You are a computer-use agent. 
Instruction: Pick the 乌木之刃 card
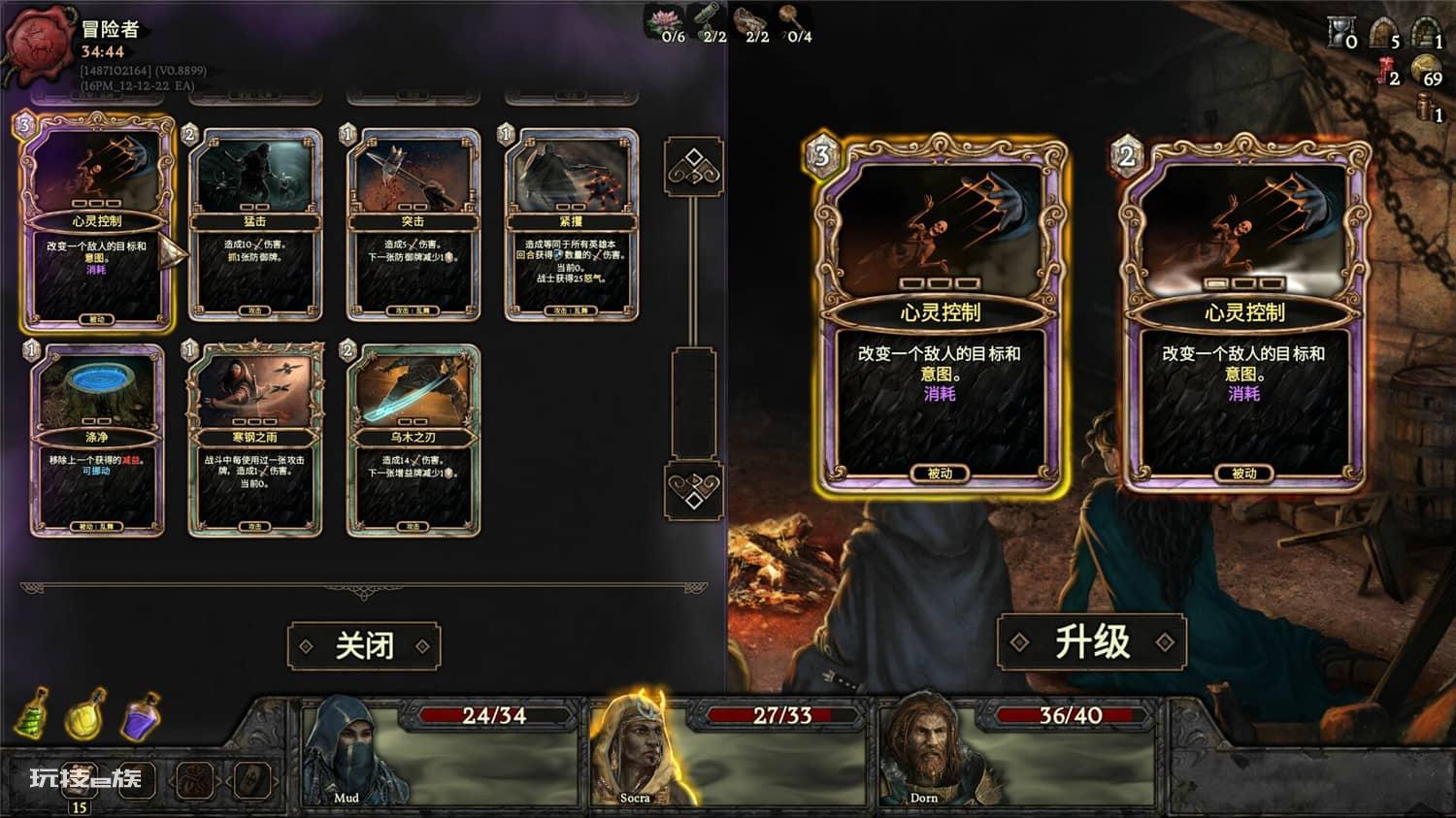point(413,440)
